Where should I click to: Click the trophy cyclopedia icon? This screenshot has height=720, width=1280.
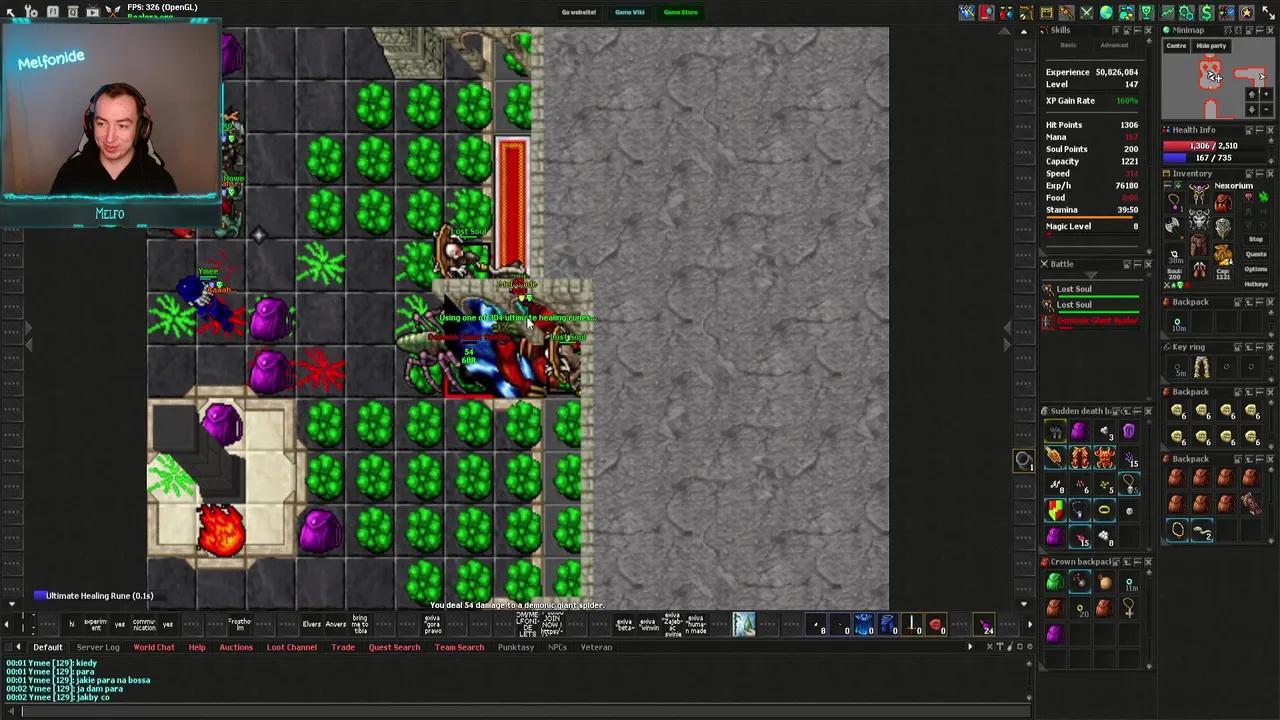point(1146,12)
